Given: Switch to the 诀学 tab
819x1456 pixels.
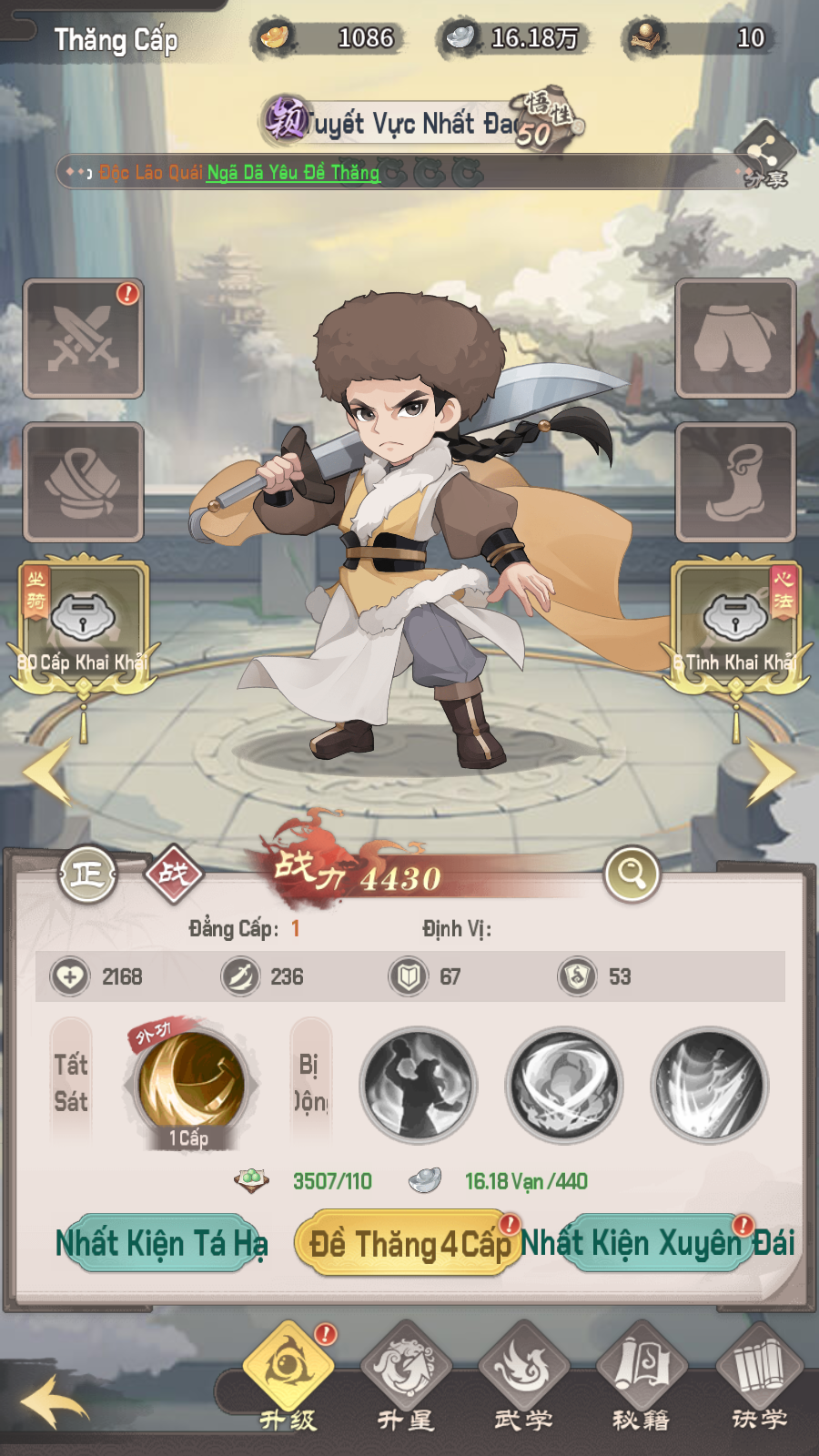Looking at the screenshot, I should pos(759,1374).
